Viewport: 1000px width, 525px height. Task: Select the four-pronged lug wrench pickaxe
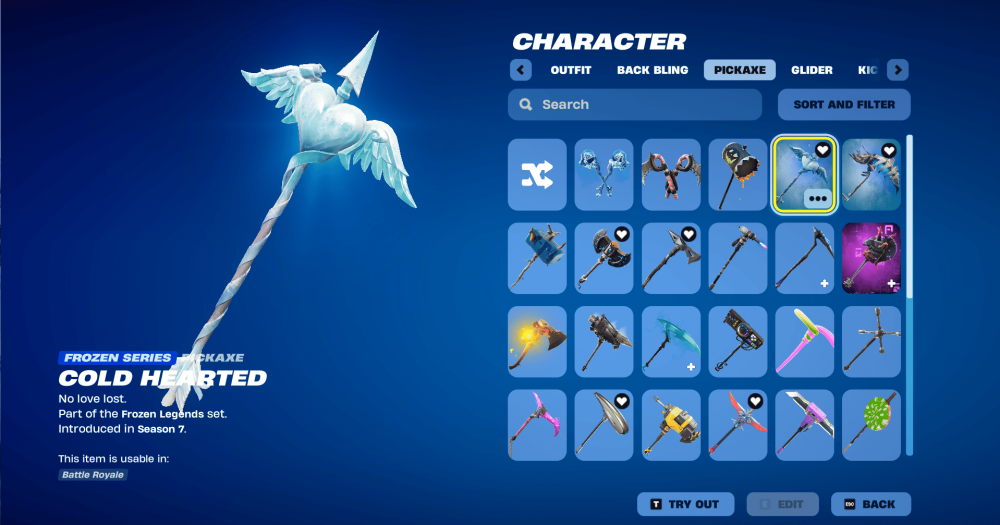click(871, 341)
